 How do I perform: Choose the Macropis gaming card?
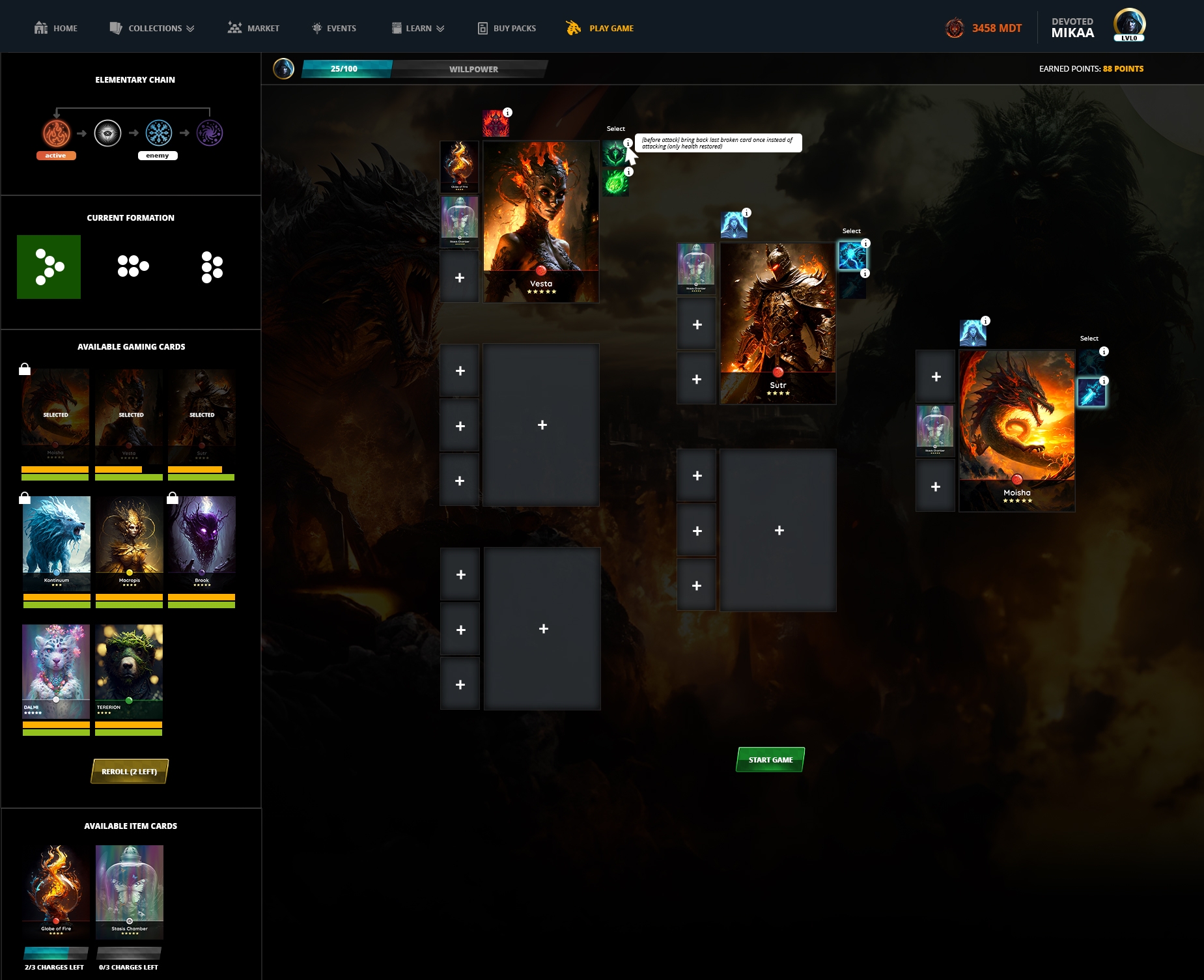(x=129, y=542)
